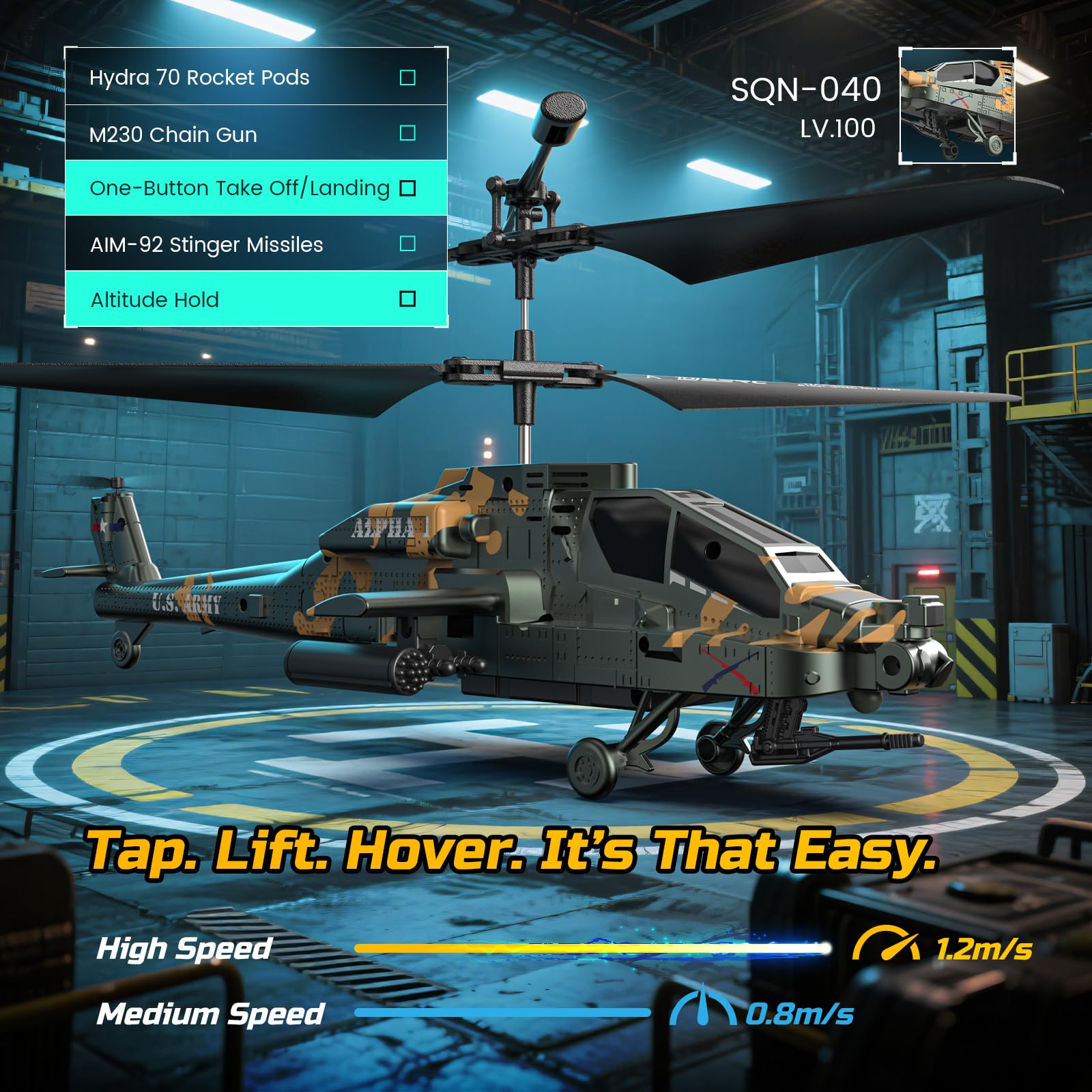Toggle the M230 Chain Gun checkbox
1092x1092 pixels.
point(407,133)
